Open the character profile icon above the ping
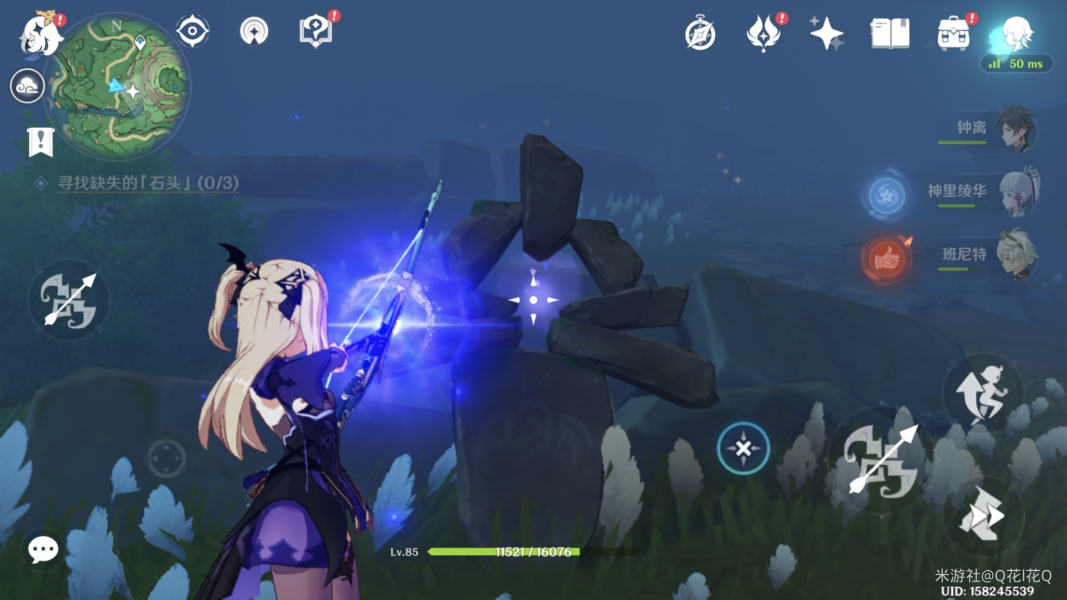 tap(1016, 33)
